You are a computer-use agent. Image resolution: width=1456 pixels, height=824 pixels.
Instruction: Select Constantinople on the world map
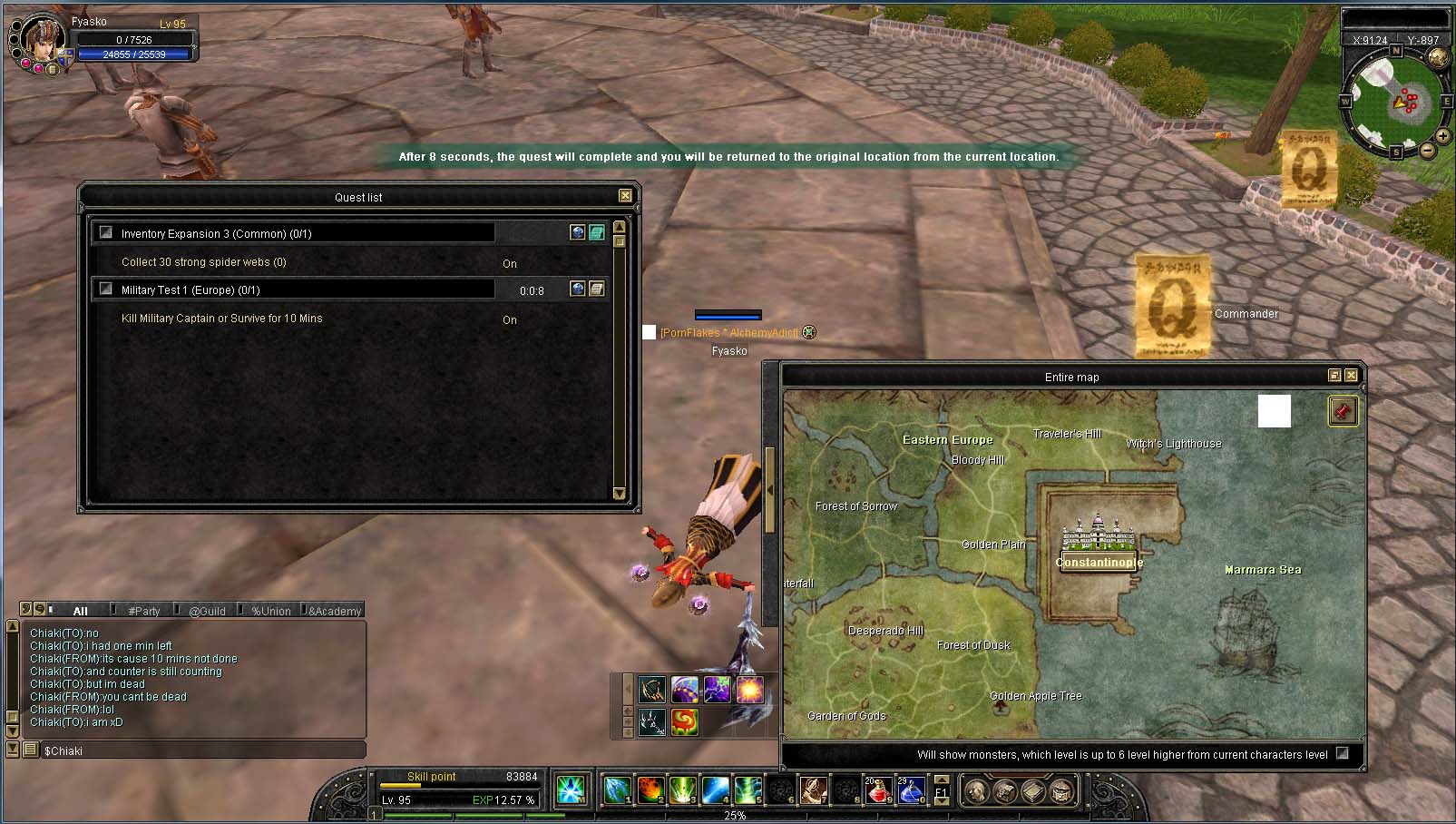pyautogui.click(x=1099, y=562)
